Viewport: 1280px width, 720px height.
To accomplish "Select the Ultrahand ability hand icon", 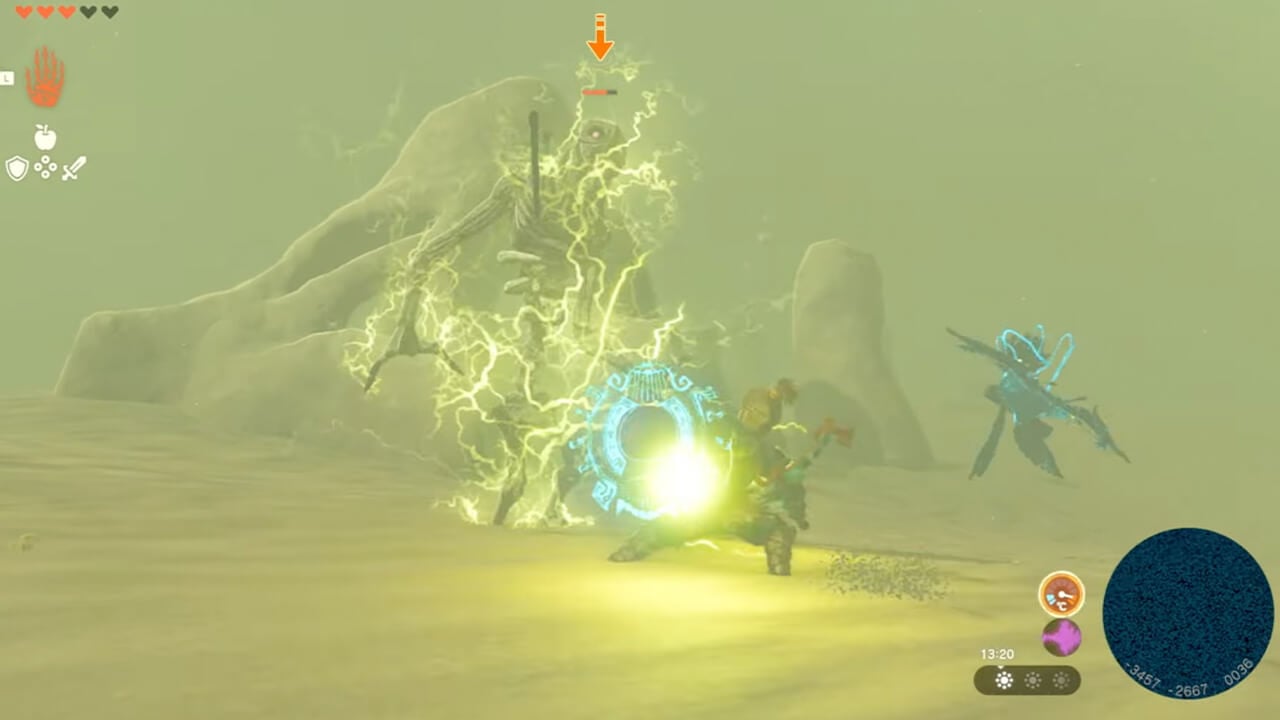I will (x=44, y=77).
